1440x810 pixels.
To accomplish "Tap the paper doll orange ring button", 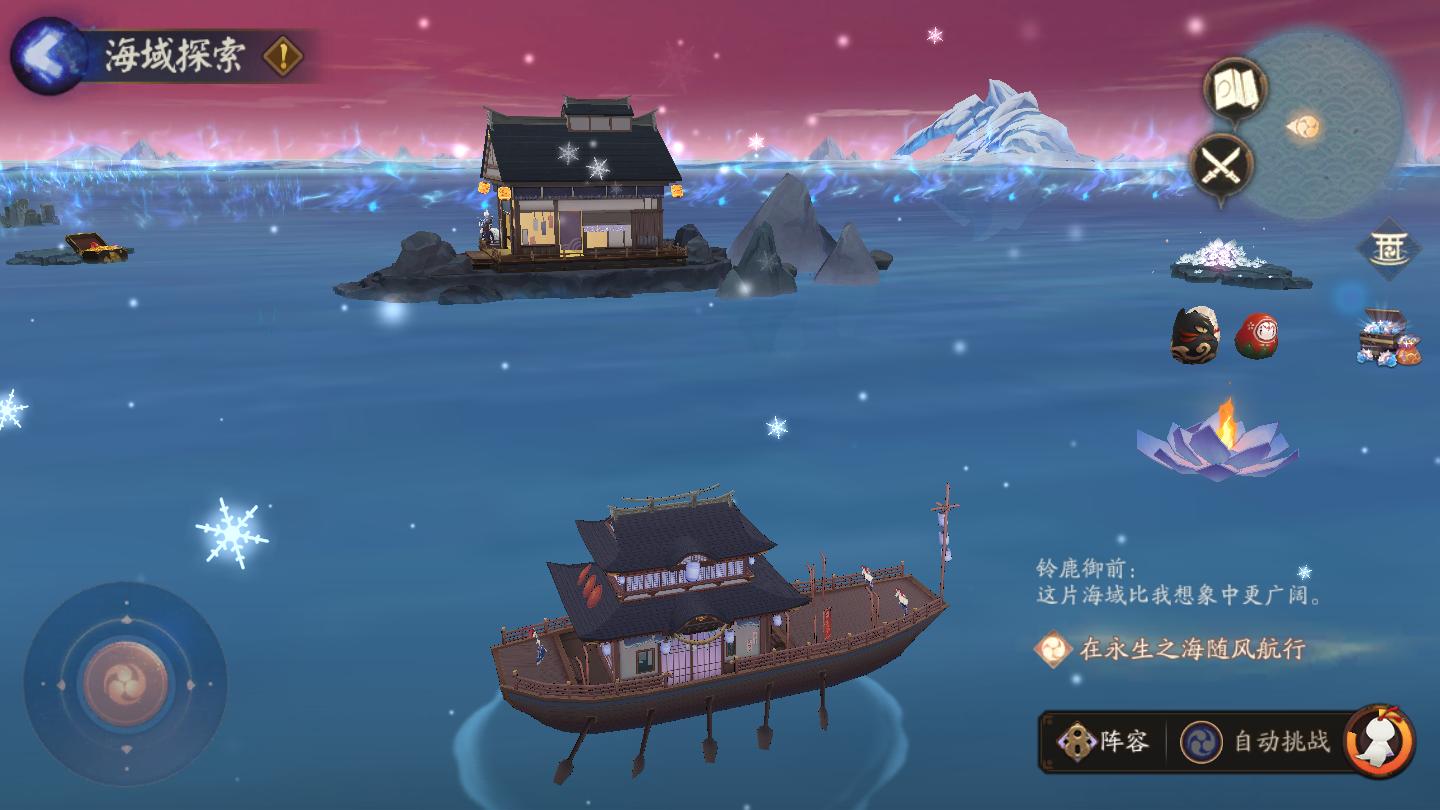I will click(1380, 742).
